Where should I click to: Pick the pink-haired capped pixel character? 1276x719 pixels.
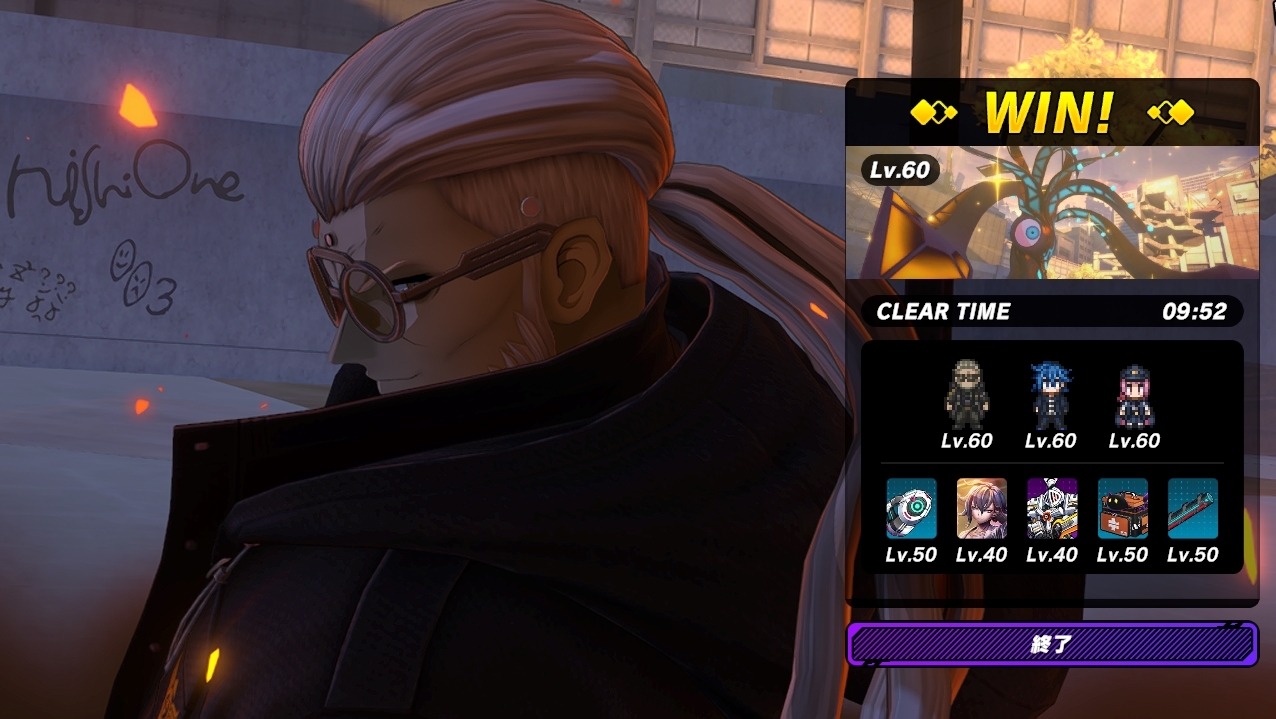coord(1135,395)
